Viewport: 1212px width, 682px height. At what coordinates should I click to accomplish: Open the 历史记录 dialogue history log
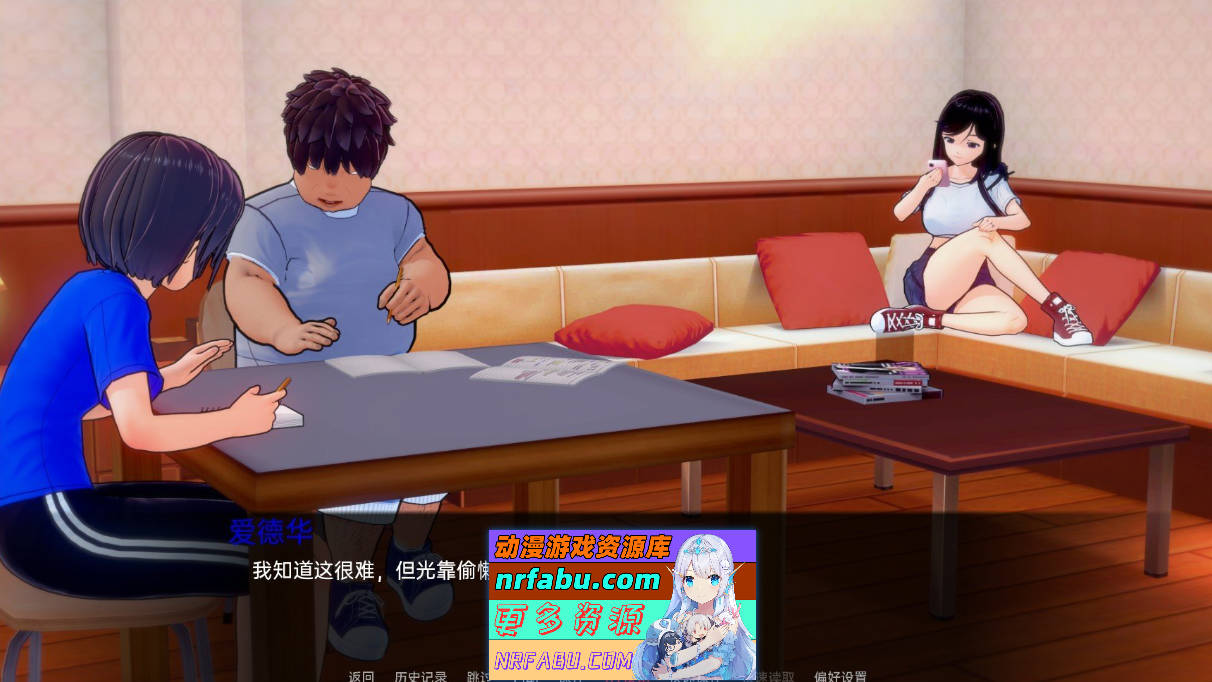coord(420,676)
